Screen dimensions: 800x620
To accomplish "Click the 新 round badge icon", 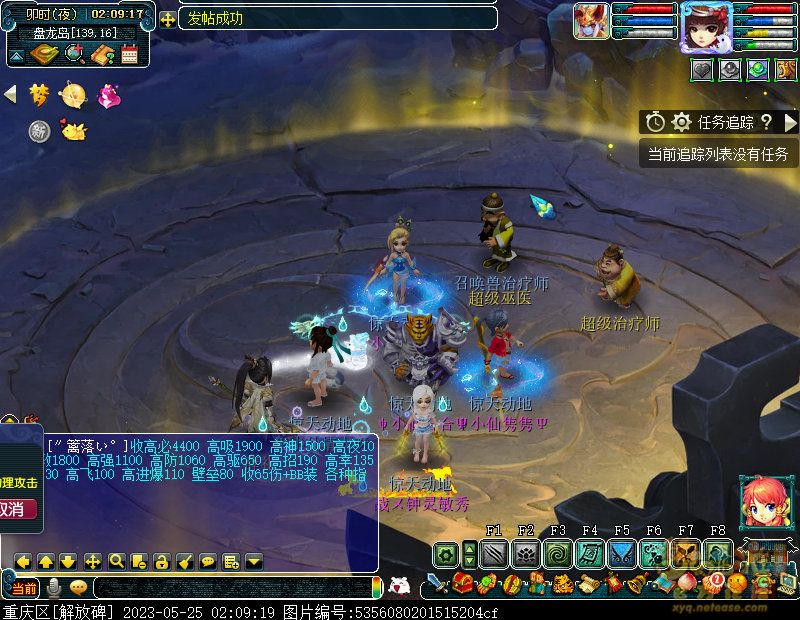I will point(39,131).
